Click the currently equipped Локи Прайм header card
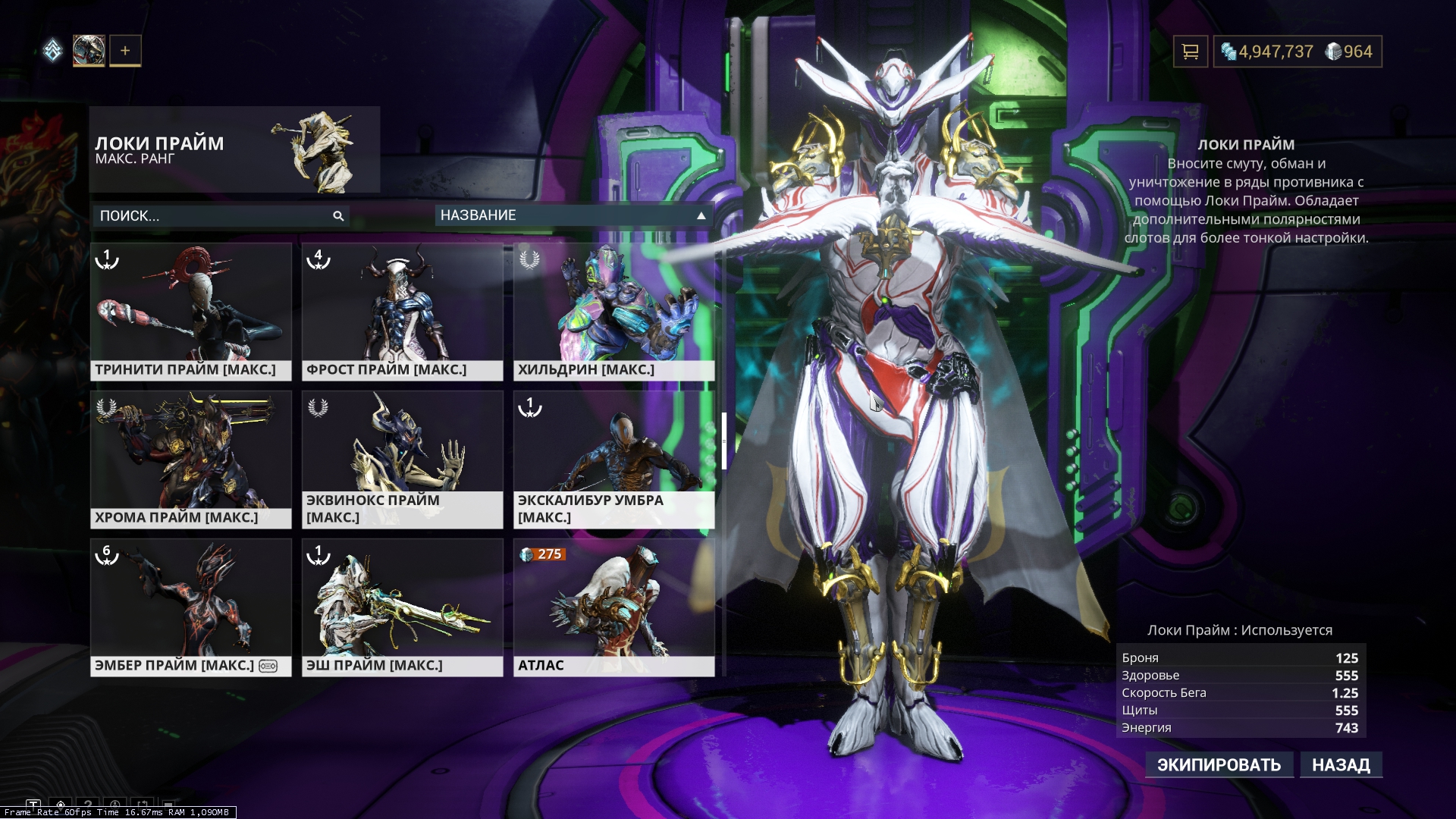Screen dimensions: 1456x819 pos(234,149)
